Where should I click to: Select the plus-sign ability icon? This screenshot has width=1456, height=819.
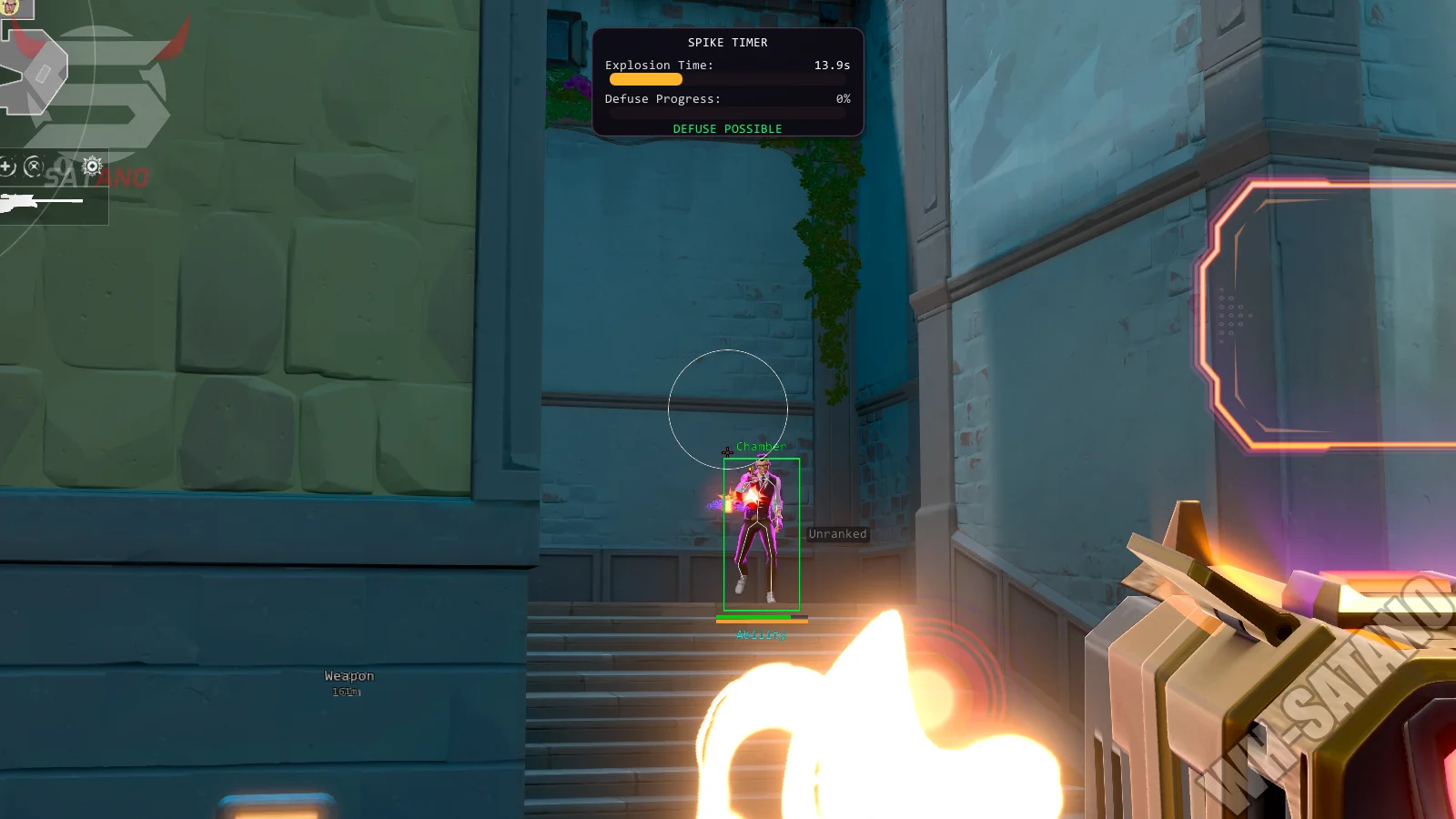[6, 167]
